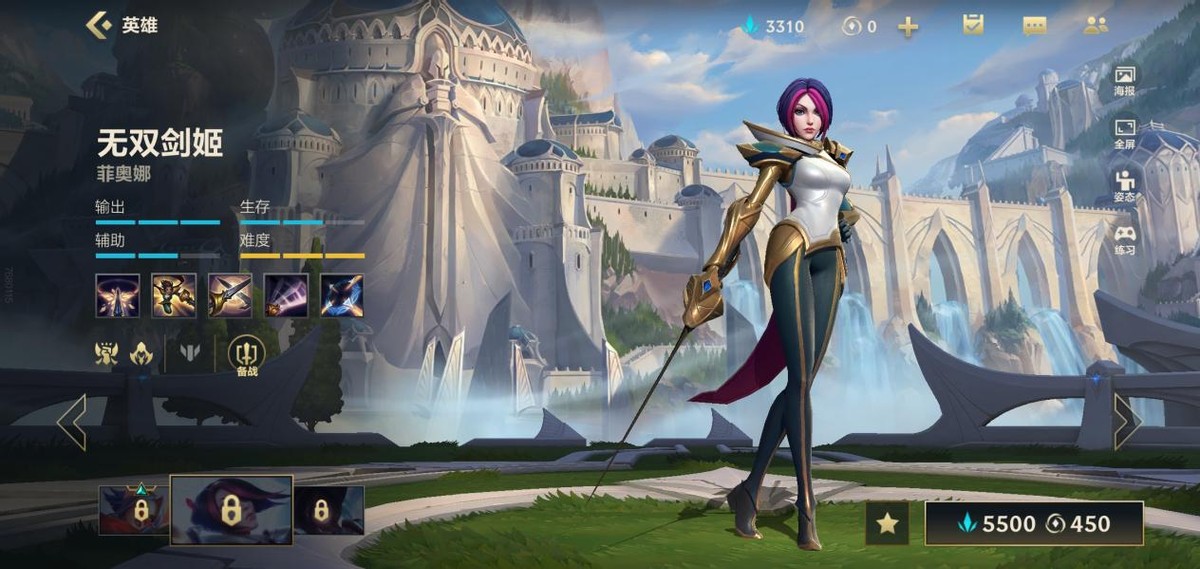Image resolution: width=1200 pixels, height=569 pixels.
Task: Open the 姿态 pose option
Action: click(x=1125, y=187)
